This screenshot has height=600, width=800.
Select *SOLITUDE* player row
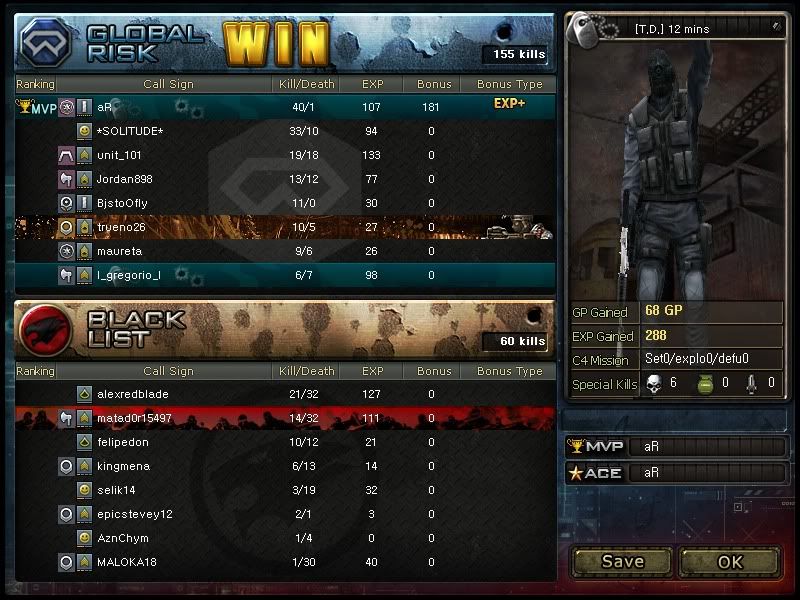(130, 131)
